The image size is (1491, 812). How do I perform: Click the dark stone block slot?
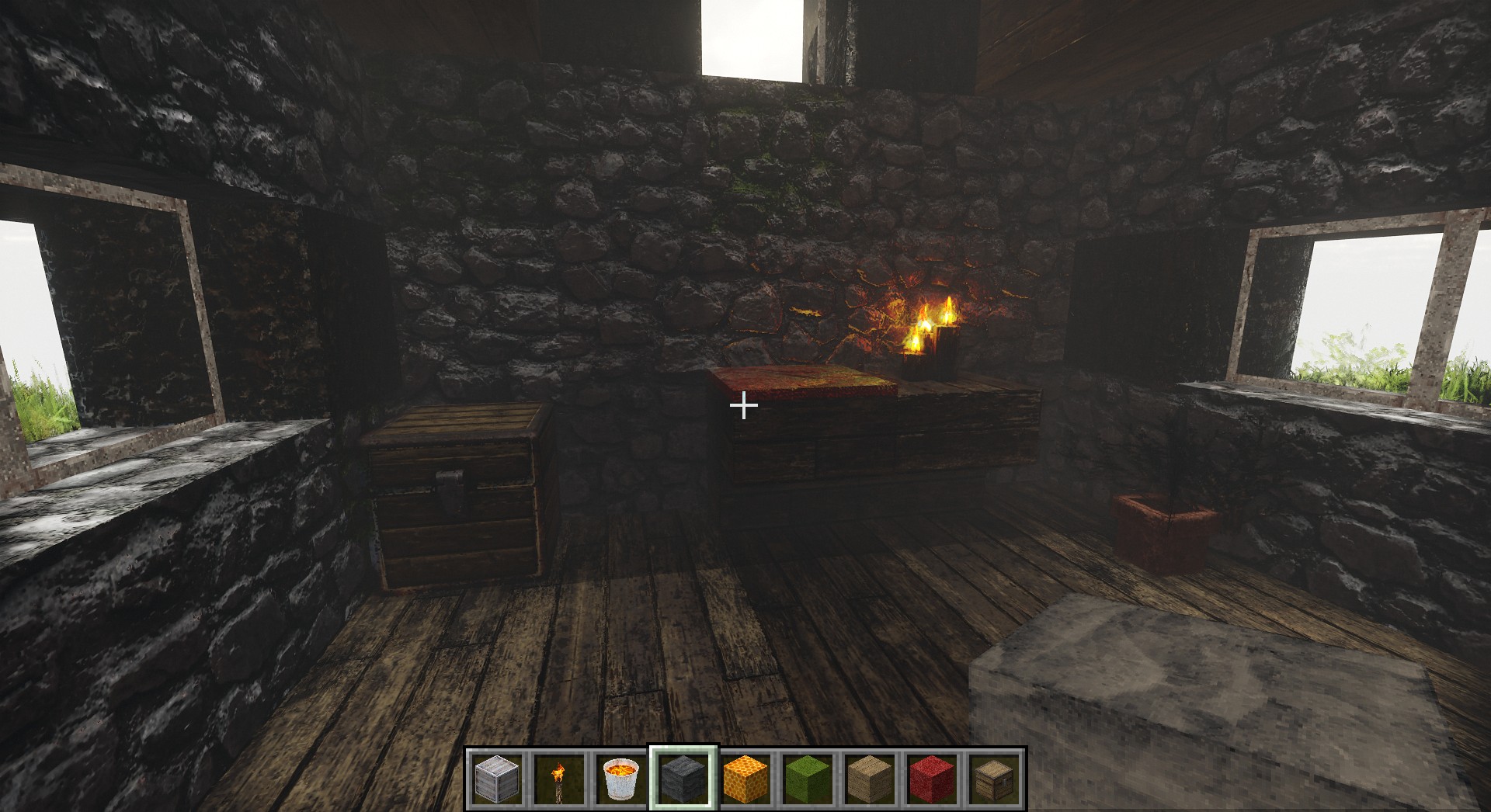pyautogui.click(x=683, y=779)
